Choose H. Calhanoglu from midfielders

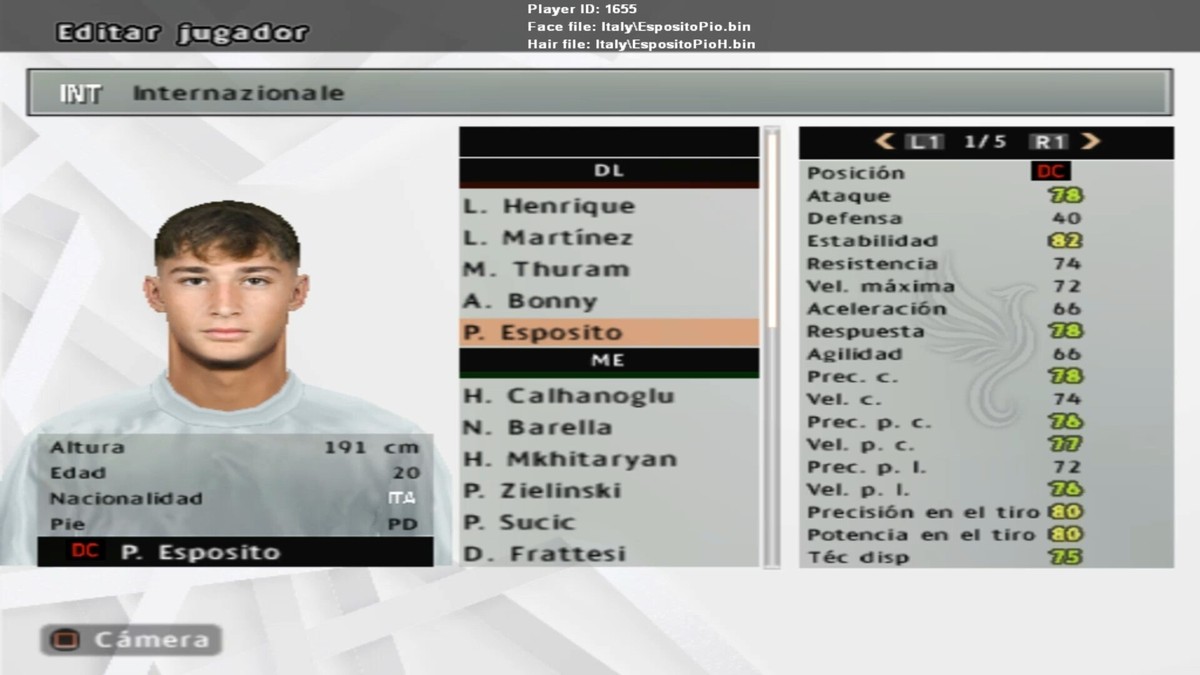tap(568, 396)
